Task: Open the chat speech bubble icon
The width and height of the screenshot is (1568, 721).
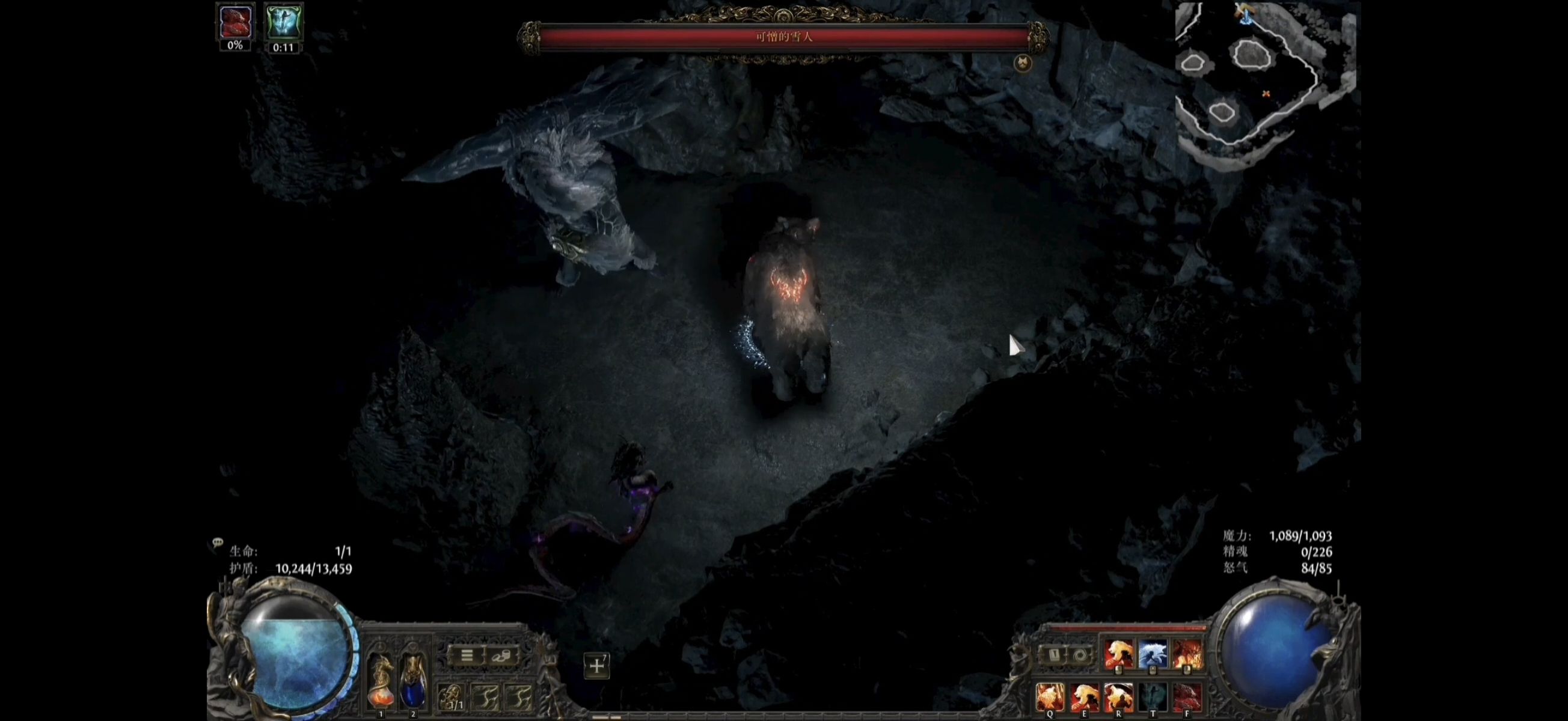Action: click(x=217, y=542)
